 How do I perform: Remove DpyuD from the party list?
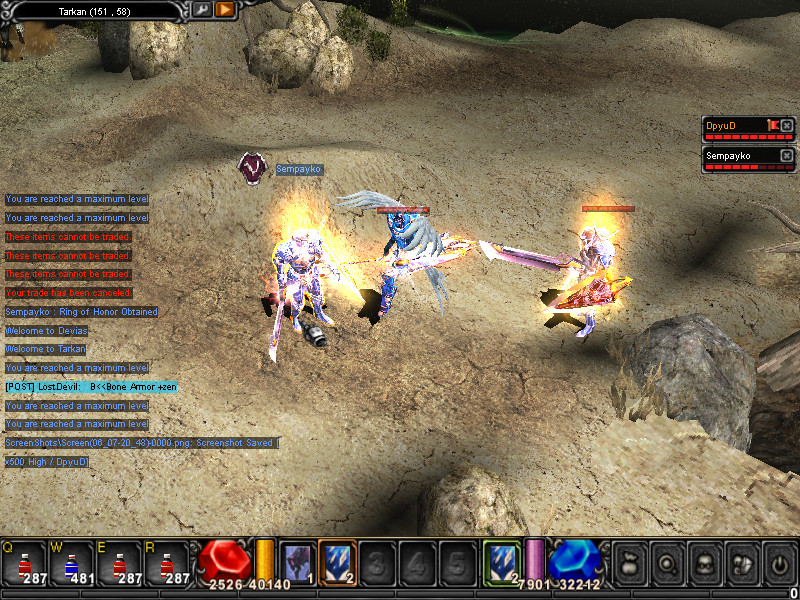point(787,126)
